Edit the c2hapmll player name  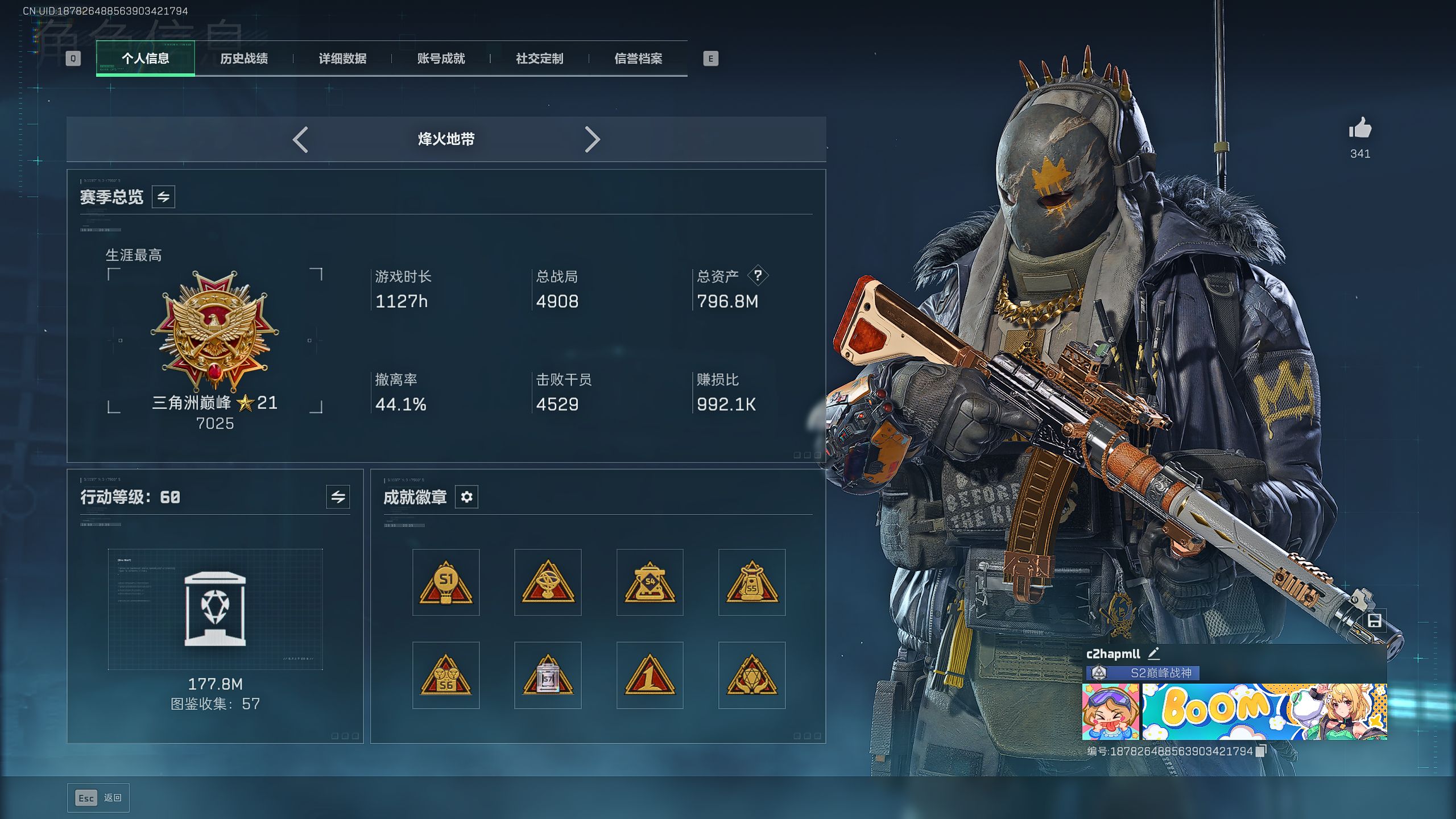tap(1153, 653)
